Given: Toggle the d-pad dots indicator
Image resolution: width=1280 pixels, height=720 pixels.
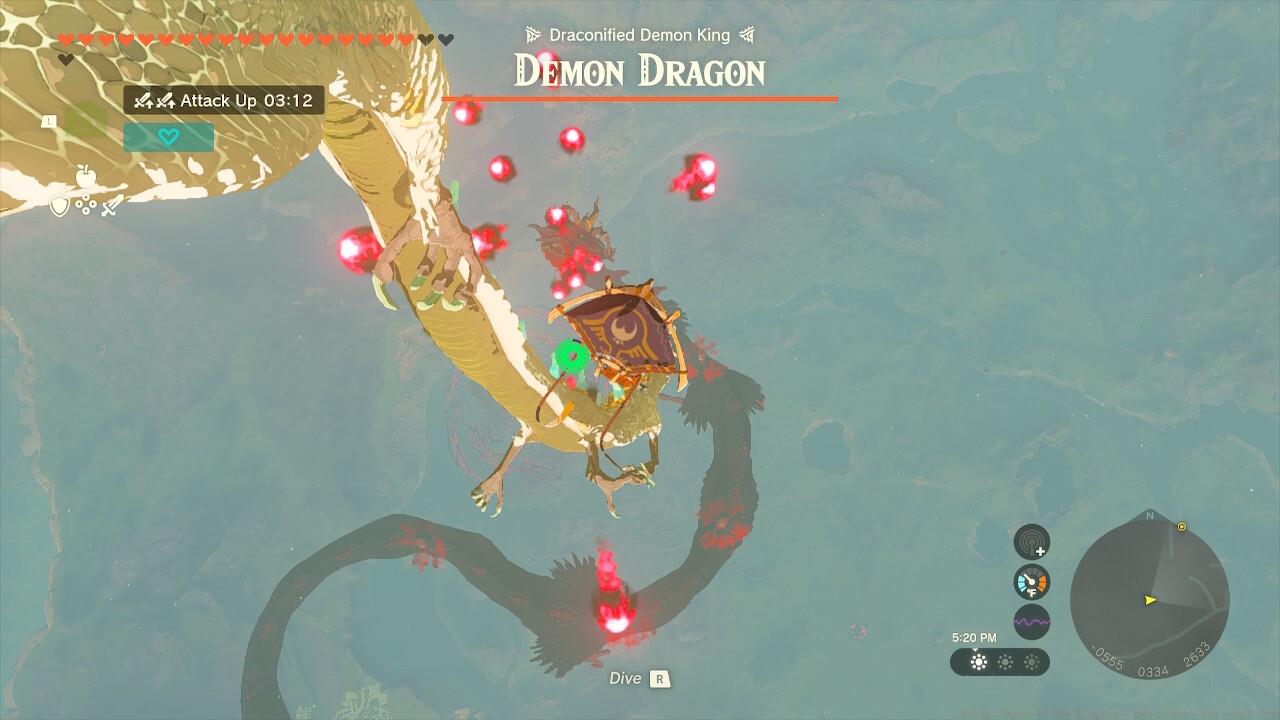Looking at the screenshot, I should tap(85, 205).
